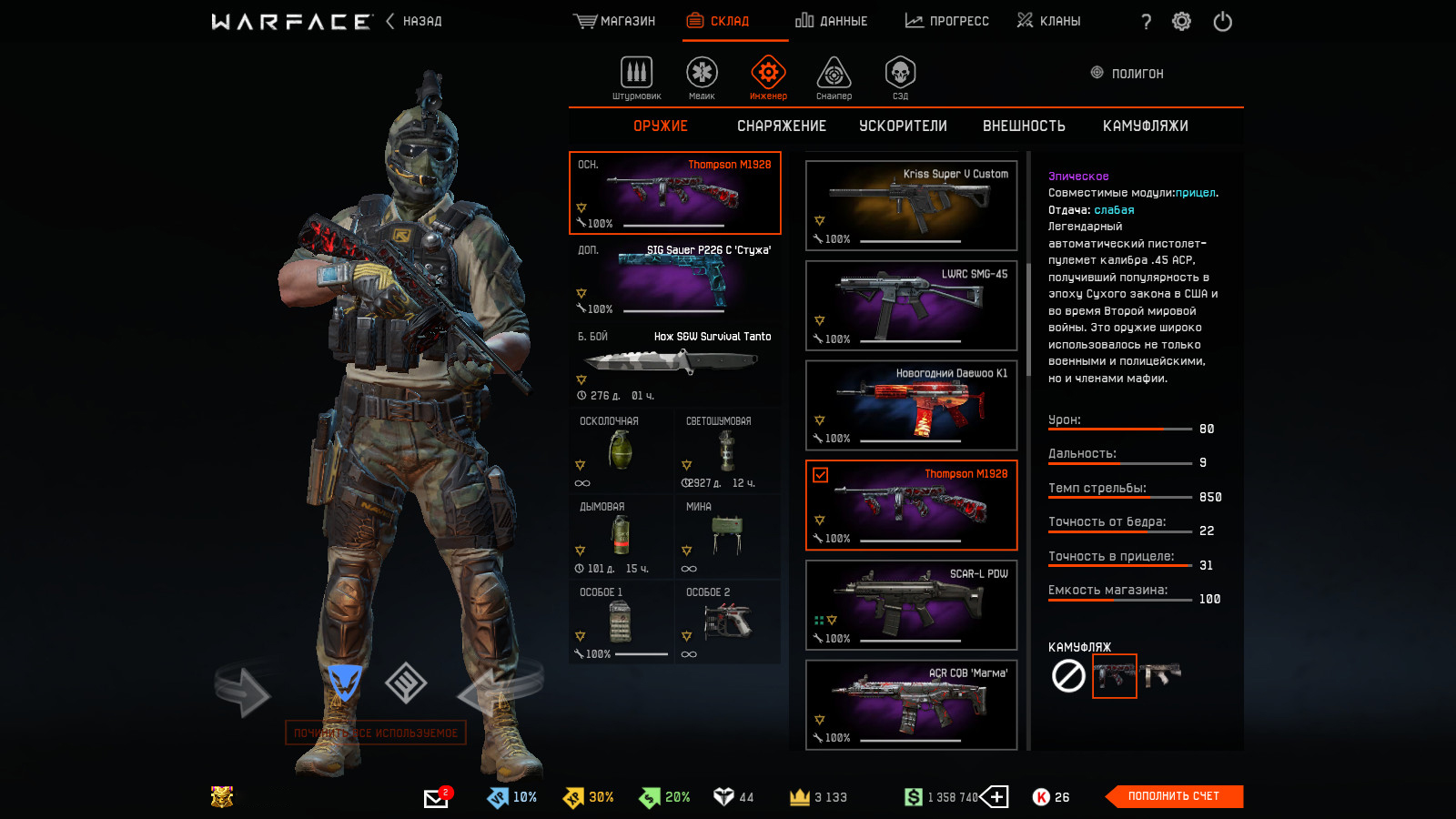Open the ПРОГРЕСС tab
Viewport: 1456px width, 819px height.
[x=947, y=21]
